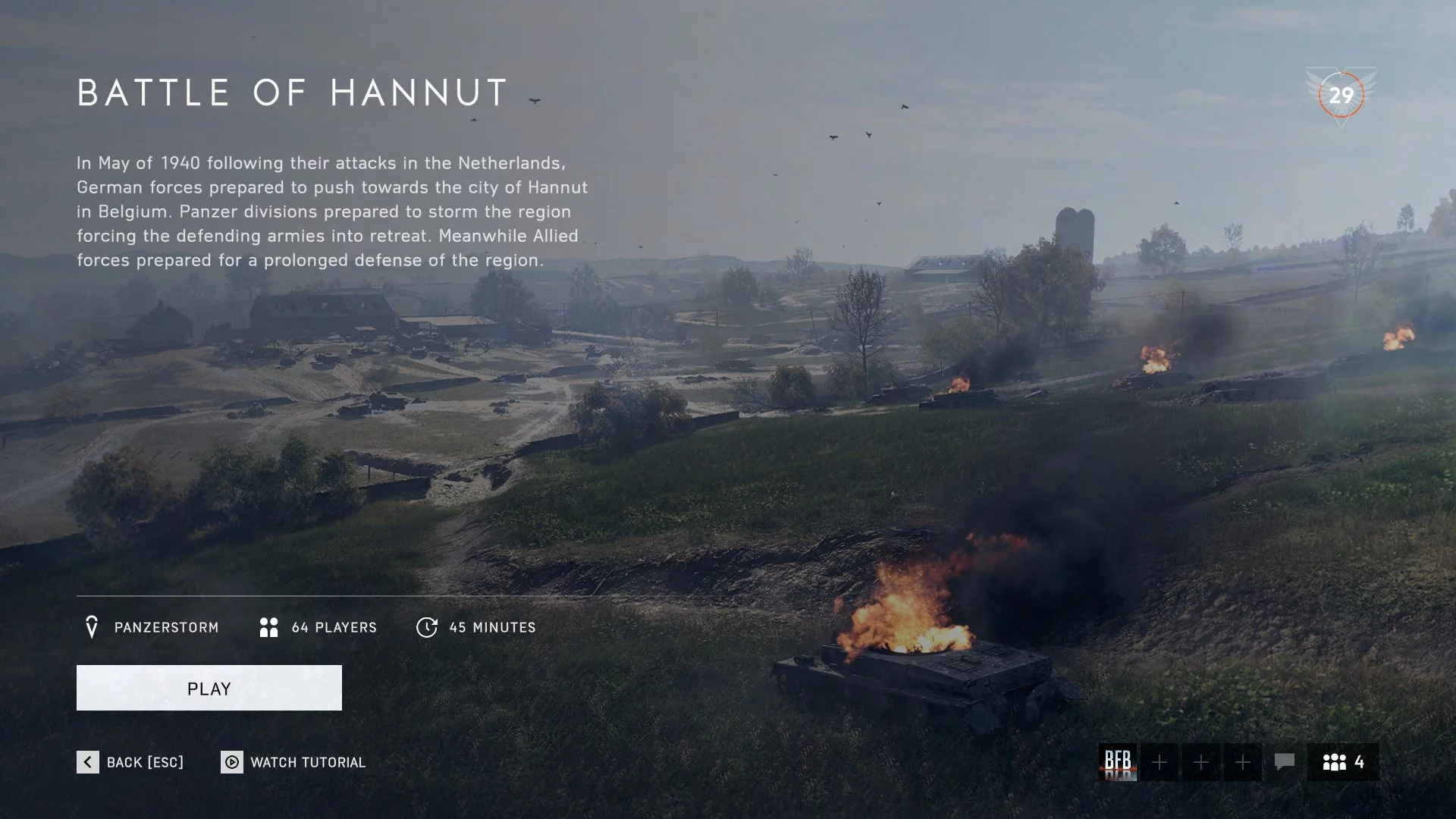Screen dimensions: 1456x819
Task: Open the player rank 29 badge
Action: (x=1341, y=96)
